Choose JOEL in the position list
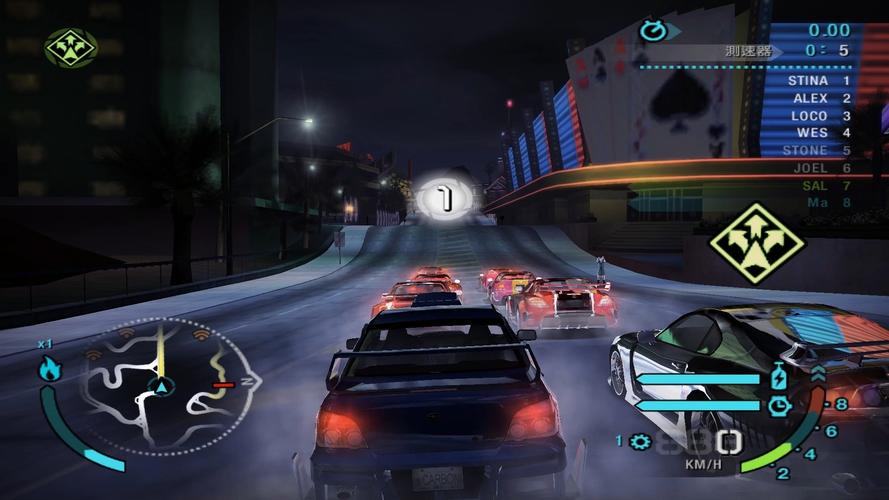 tap(821, 168)
